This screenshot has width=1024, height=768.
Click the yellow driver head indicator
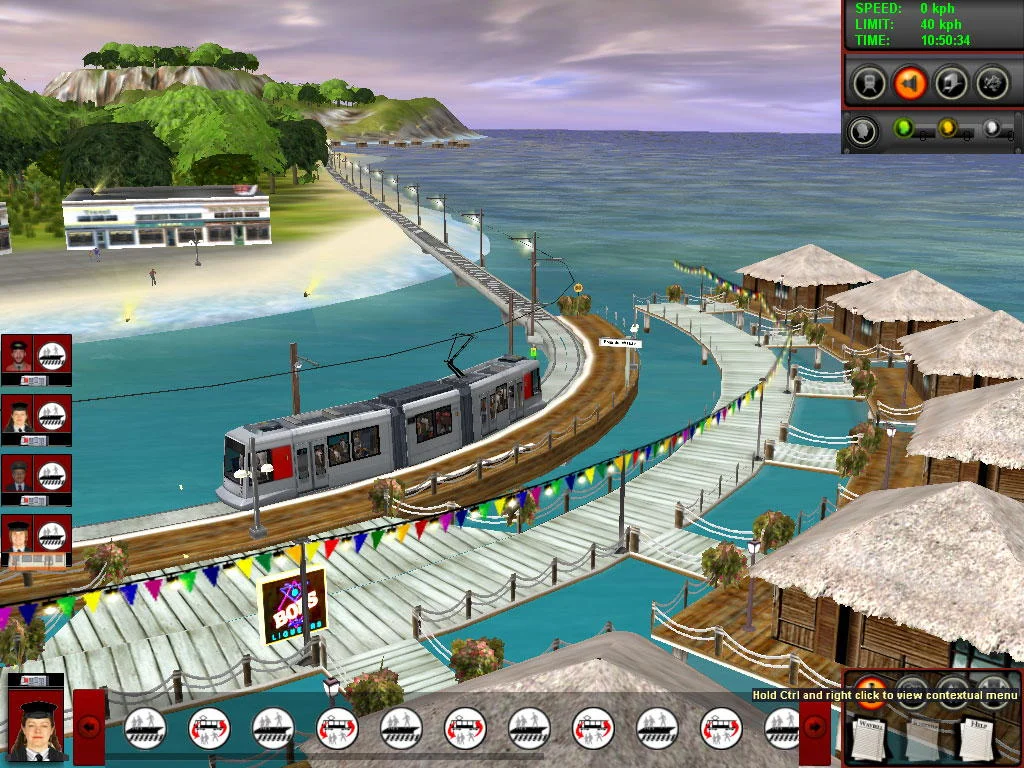coord(946,128)
